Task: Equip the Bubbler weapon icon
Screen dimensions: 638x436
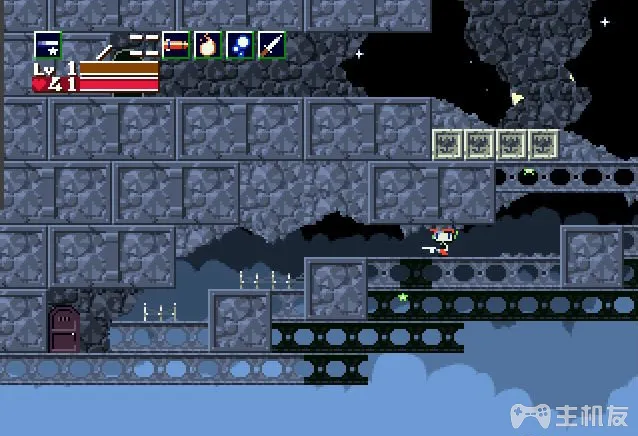Action: (240, 45)
